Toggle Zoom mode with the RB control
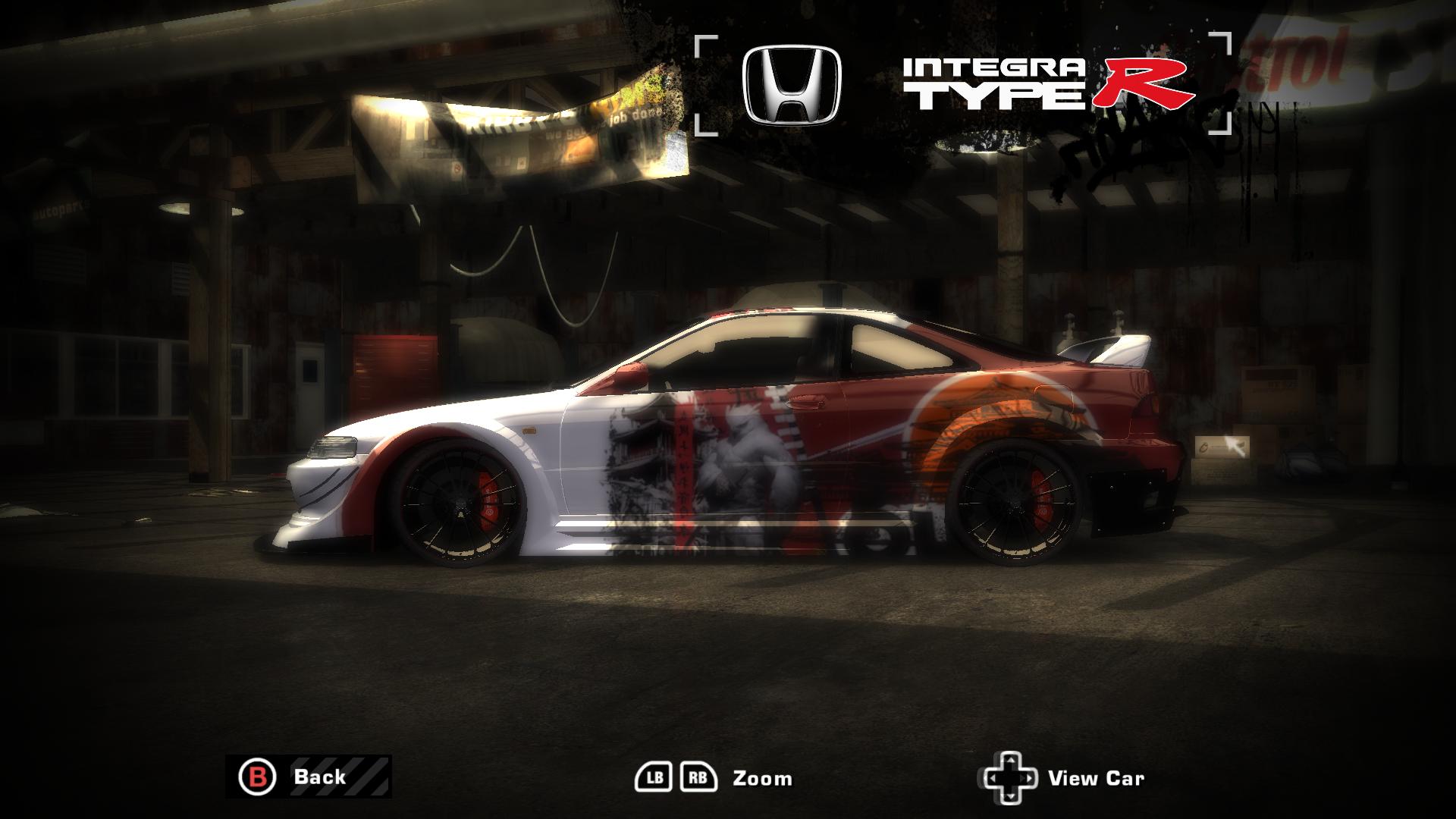 698,777
